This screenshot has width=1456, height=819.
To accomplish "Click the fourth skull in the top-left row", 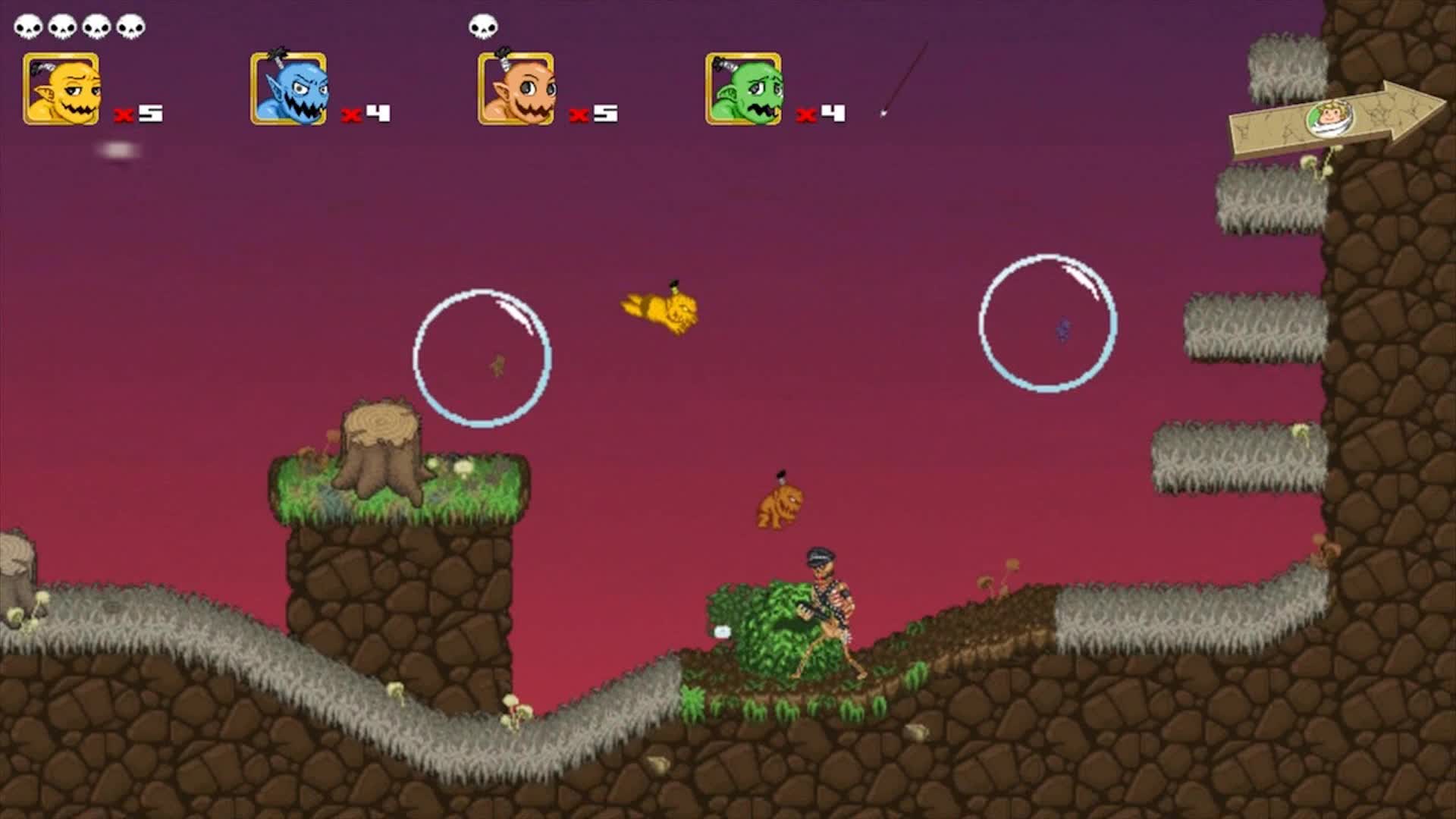I will (x=130, y=24).
